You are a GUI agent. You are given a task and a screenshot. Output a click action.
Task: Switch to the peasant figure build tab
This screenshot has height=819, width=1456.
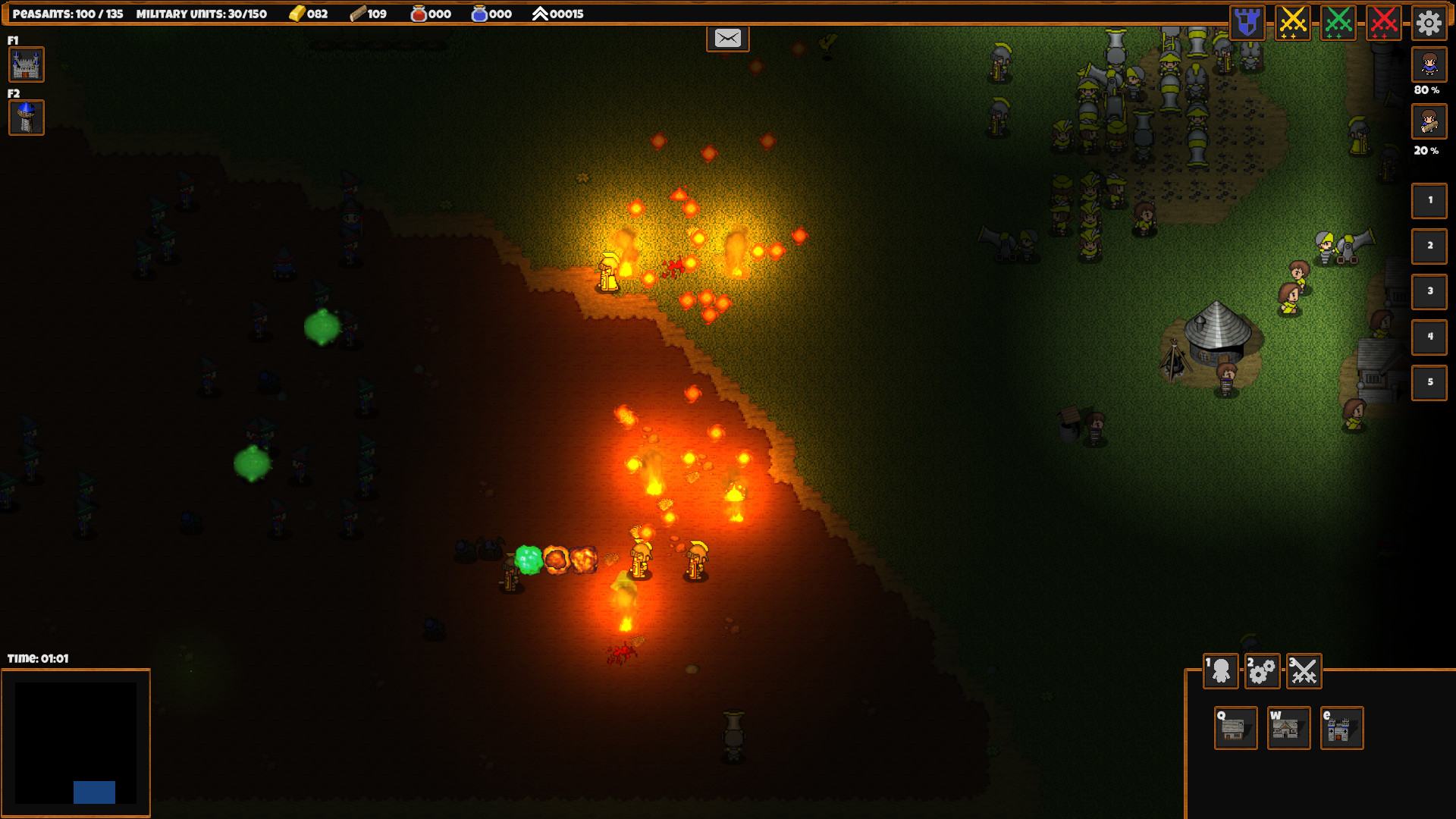pos(1221,671)
